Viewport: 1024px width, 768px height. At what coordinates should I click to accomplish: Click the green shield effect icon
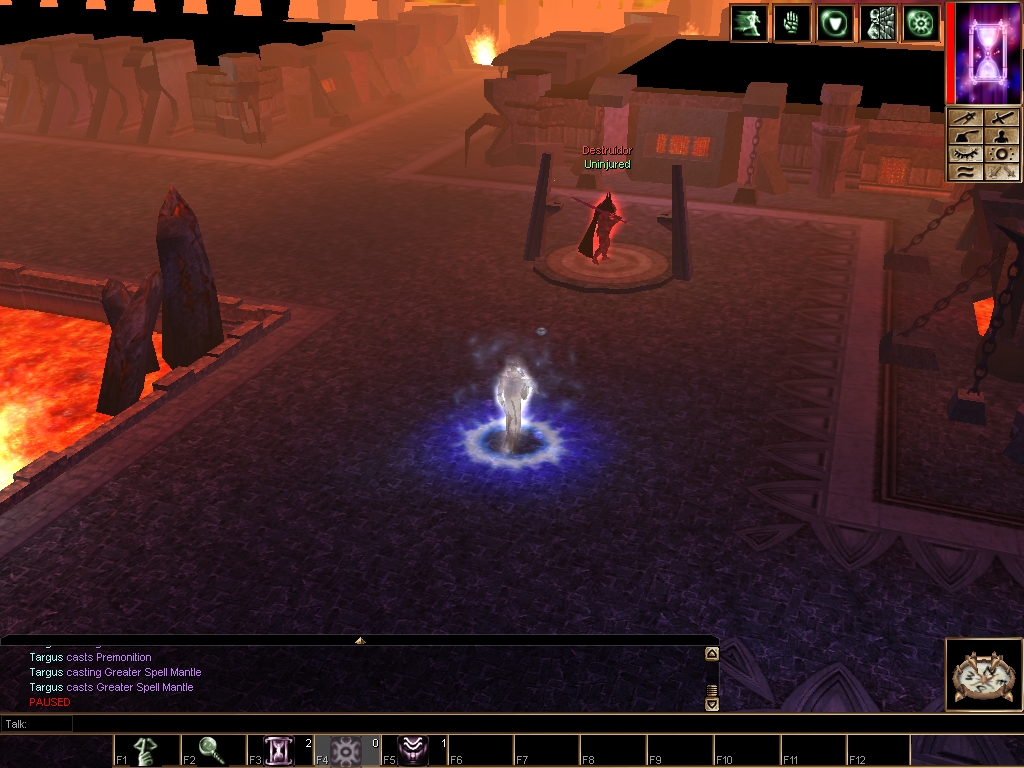[x=835, y=23]
